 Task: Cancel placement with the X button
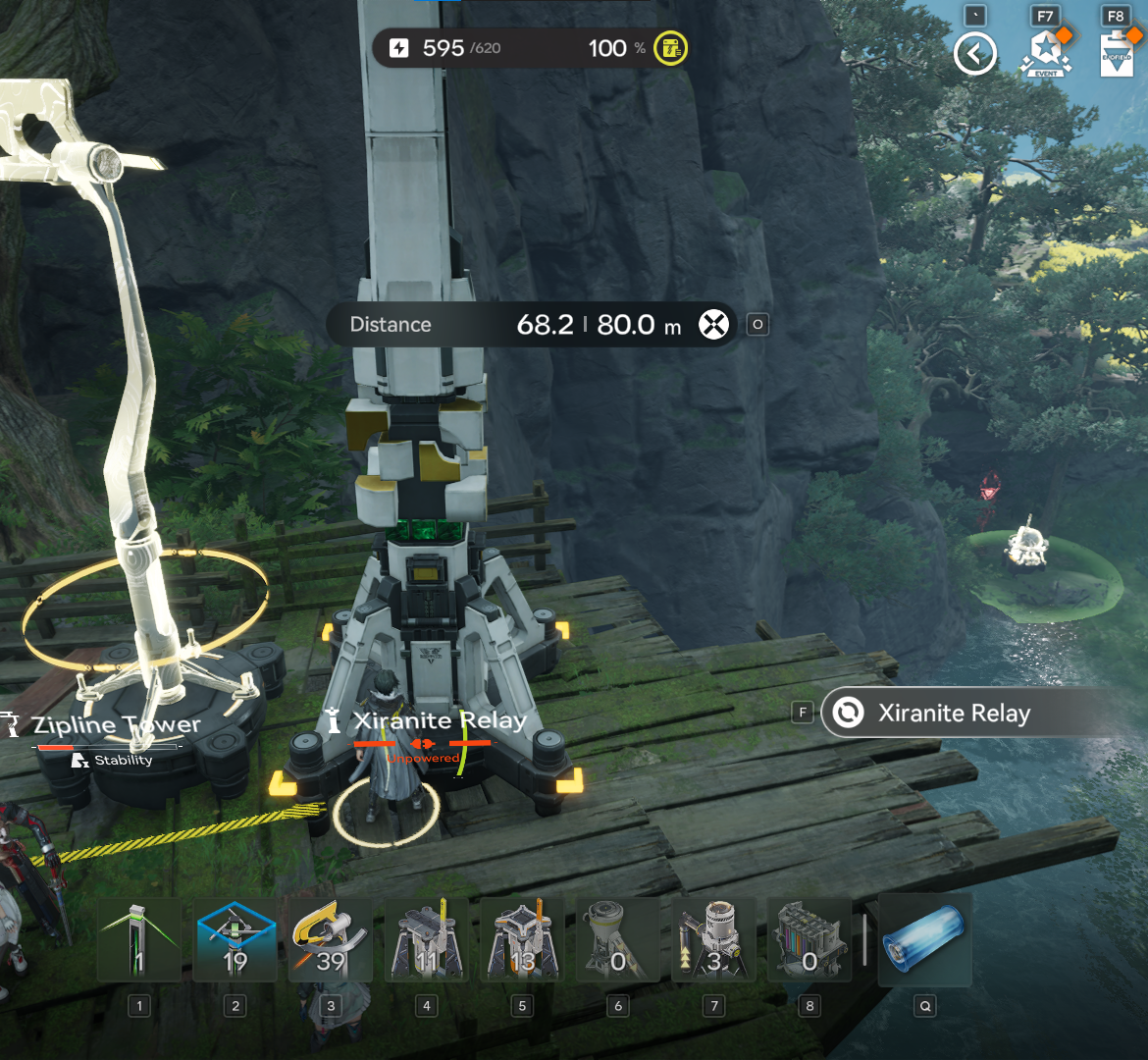[x=714, y=324]
